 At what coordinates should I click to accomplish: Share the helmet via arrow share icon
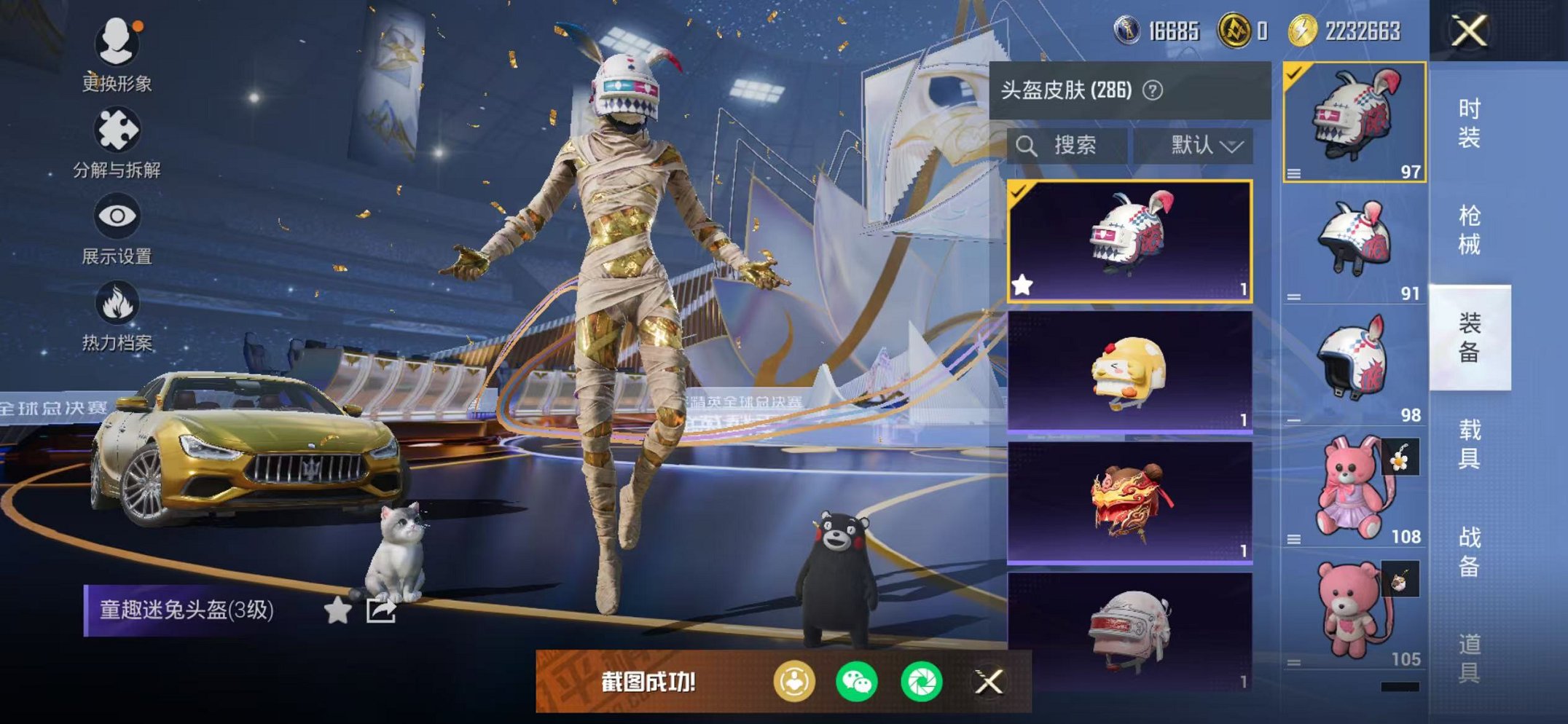tap(381, 610)
